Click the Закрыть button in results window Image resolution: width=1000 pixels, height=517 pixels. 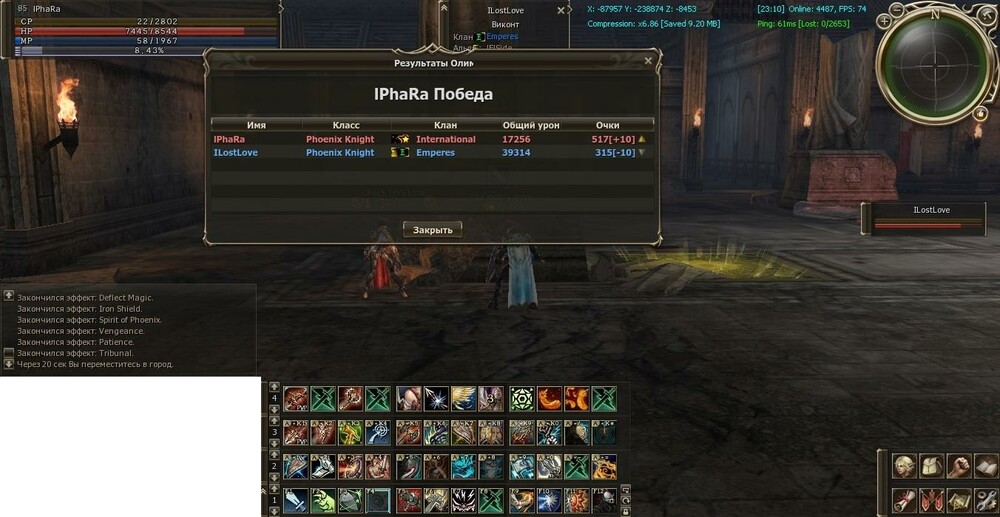click(433, 229)
